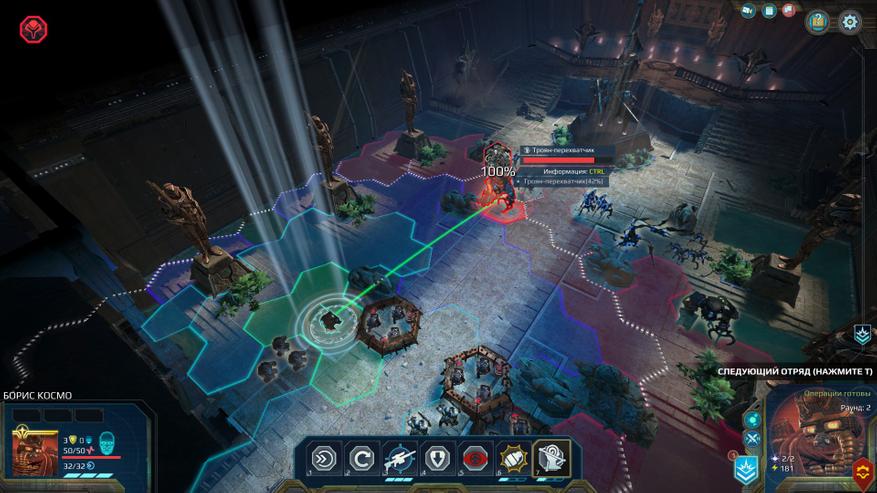The height and width of the screenshot is (493, 877).
Task: Select the grenade ability icon
Action: click(x=514, y=458)
